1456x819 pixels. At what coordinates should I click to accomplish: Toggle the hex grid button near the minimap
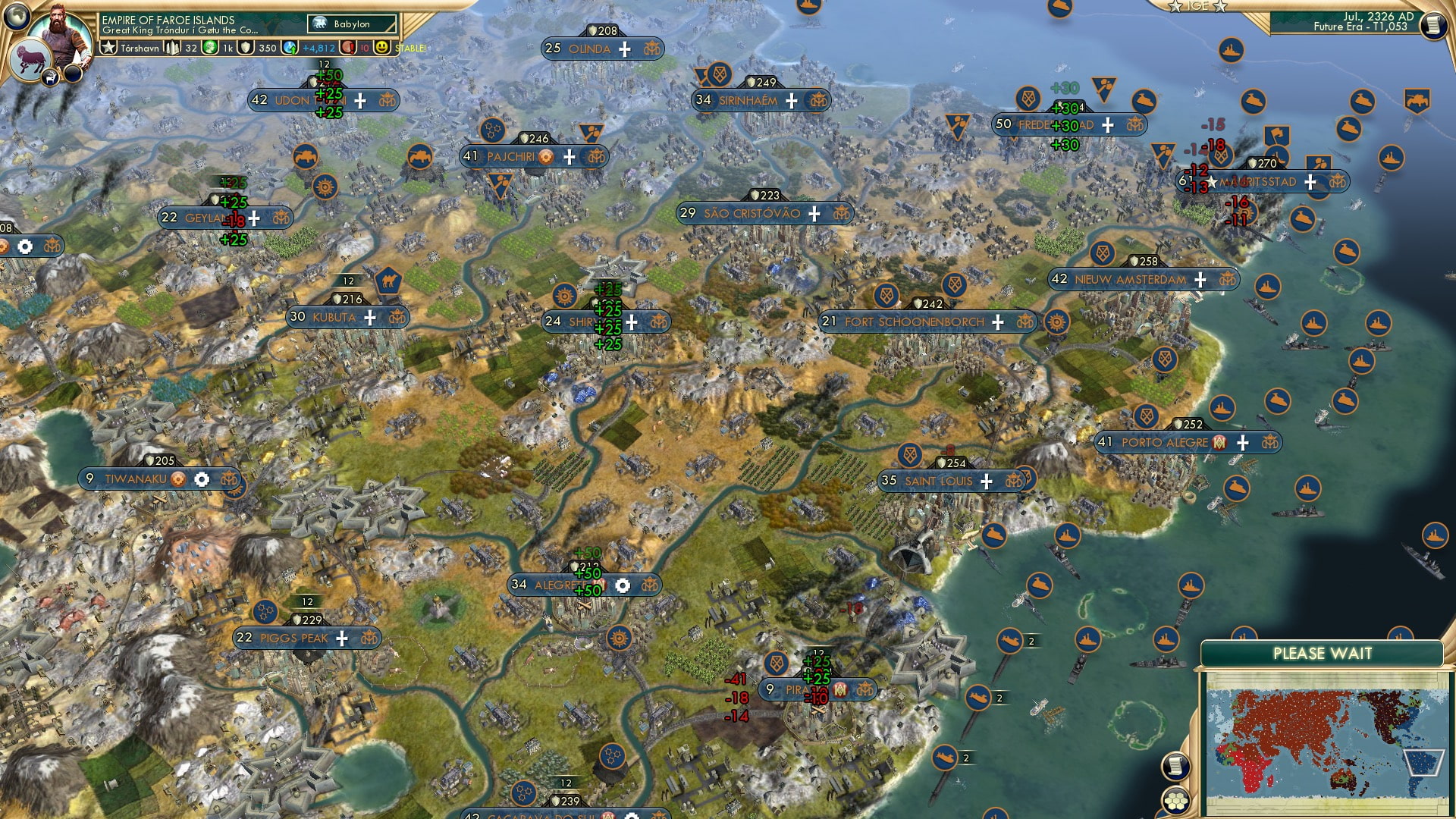pyautogui.click(x=1175, y=801)
